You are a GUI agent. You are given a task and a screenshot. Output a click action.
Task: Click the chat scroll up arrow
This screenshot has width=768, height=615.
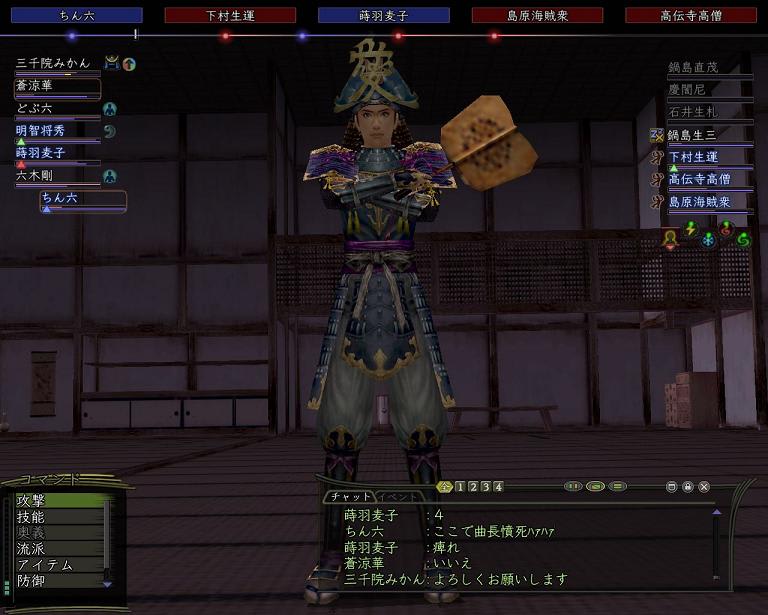click(716, 512)
